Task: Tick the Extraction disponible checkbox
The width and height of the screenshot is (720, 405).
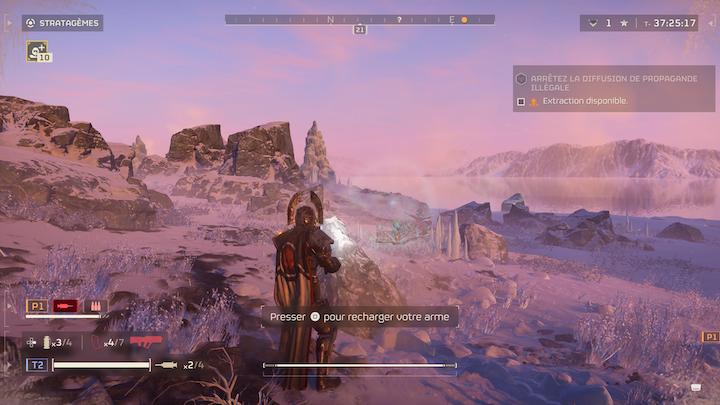Action: (521, 101)
